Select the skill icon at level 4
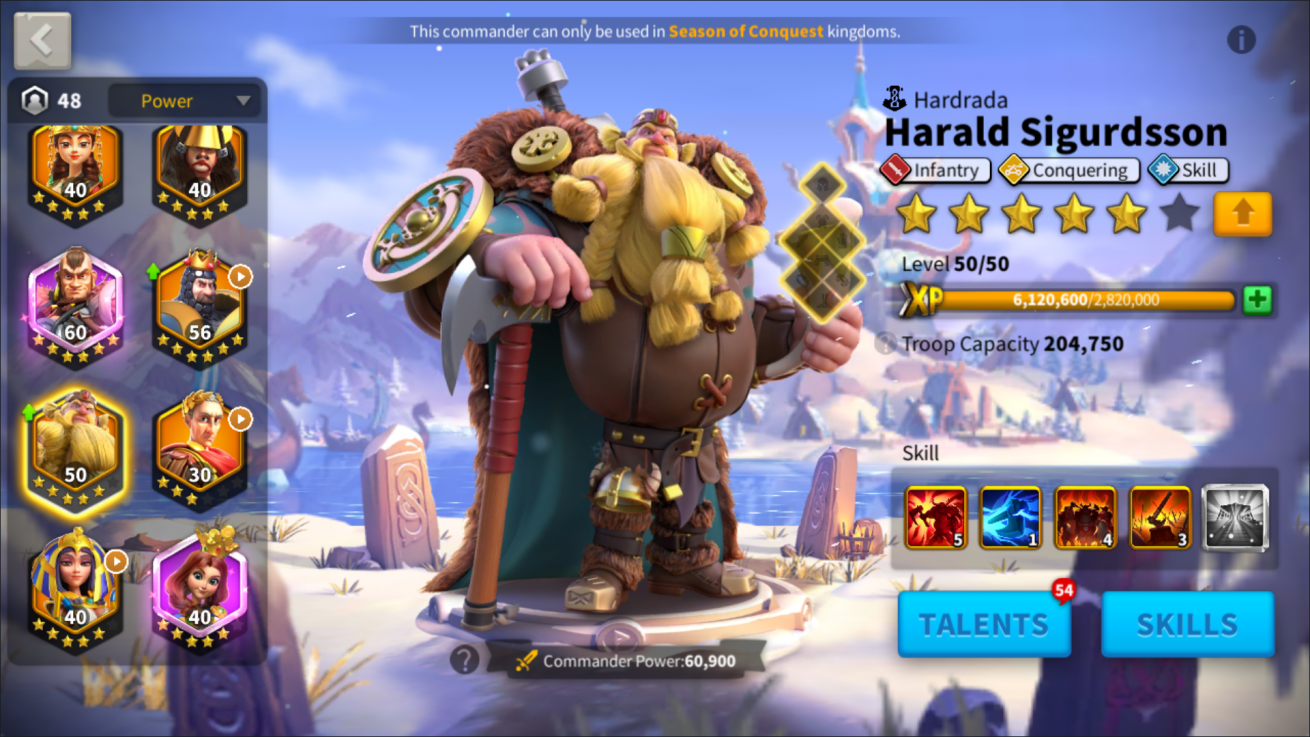Image resolution: width=1310 pixels, height=737 pixels. tap(1085, 517)
